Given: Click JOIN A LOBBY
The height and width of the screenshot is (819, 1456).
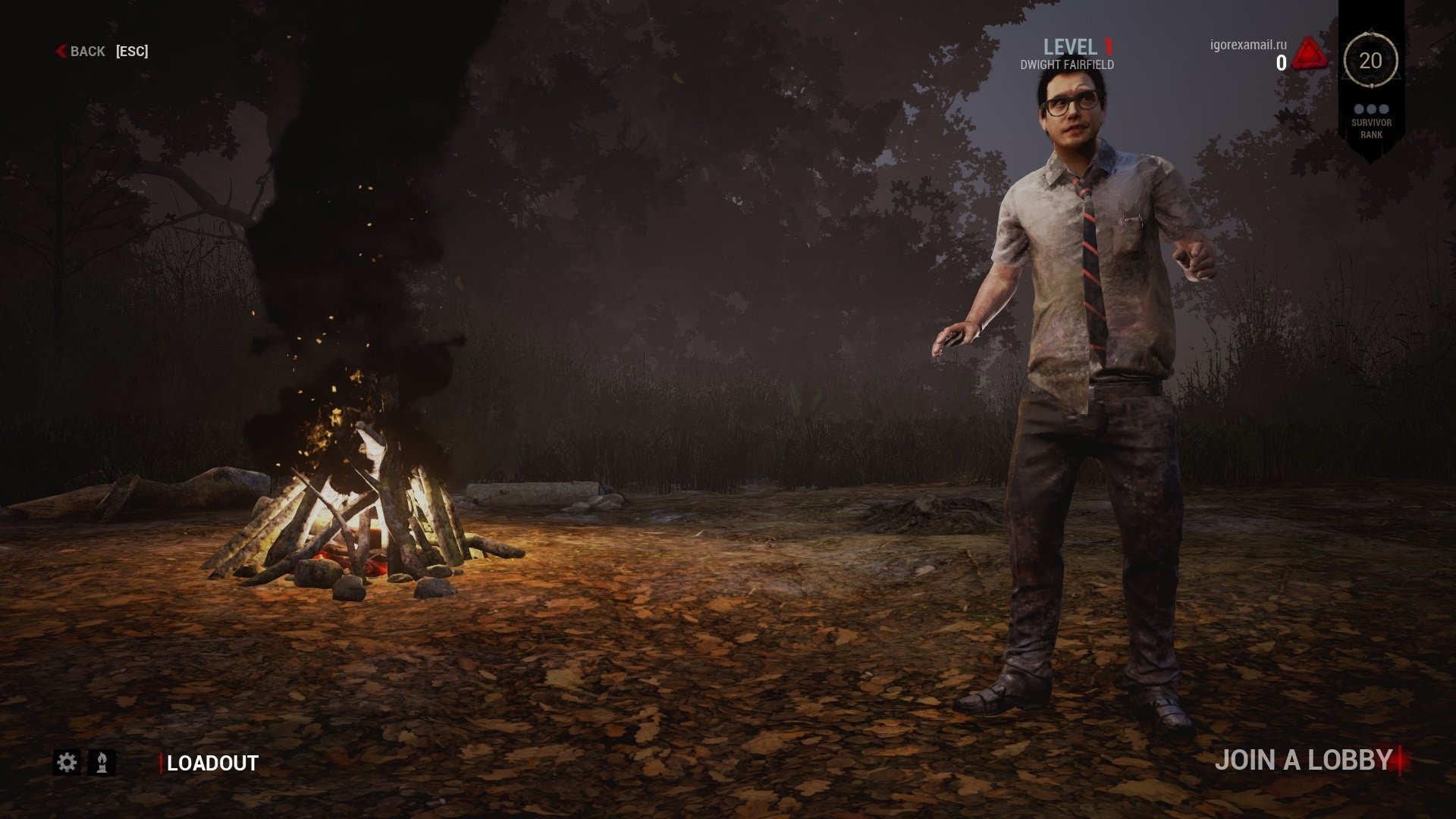Looking at the screenshot, I should 1304,761.
